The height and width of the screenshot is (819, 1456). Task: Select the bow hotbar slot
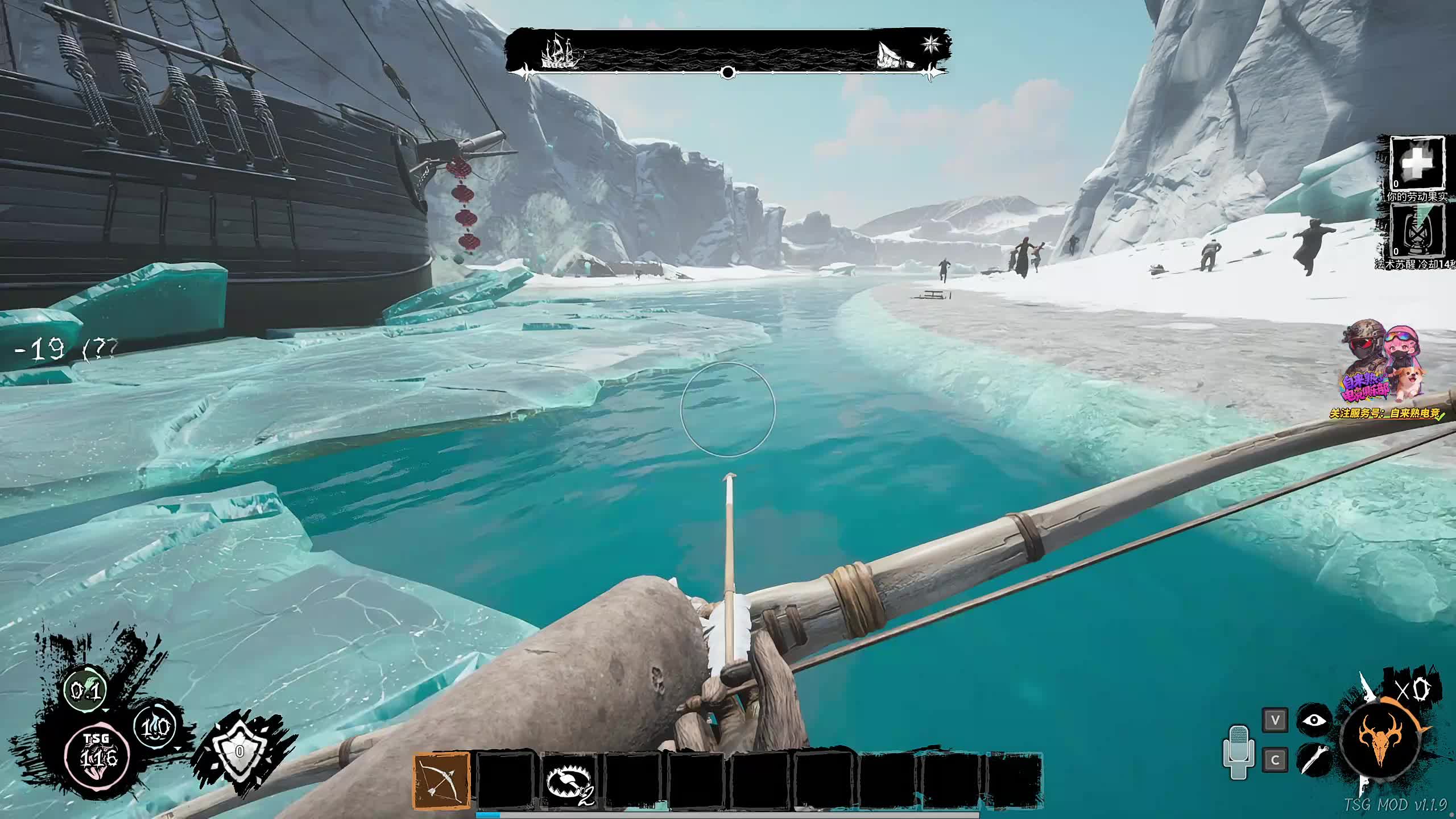click(x=442, y=780)
